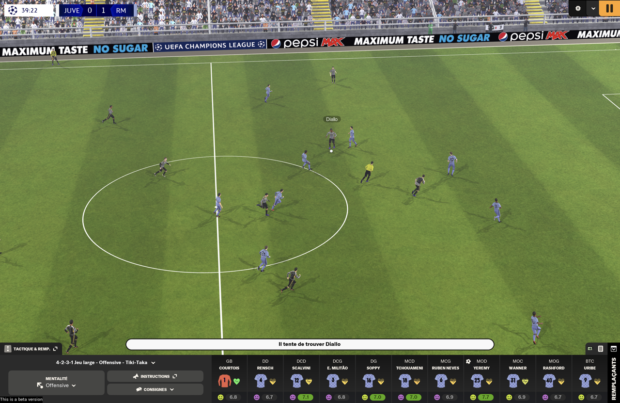Open the Instructions panel
620x403 pixels.
(x=155, y=376)
